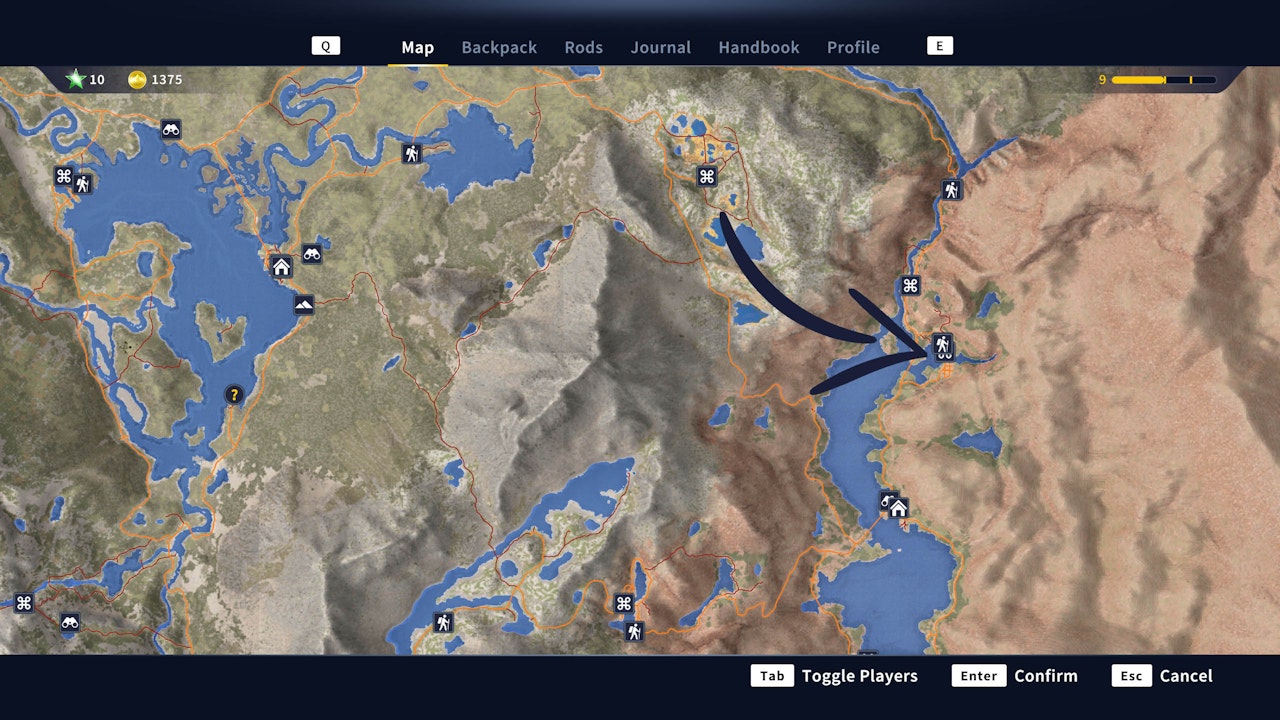Open the Profile tab
Viewport: 1280px width, 720px height.
[853, 47]
